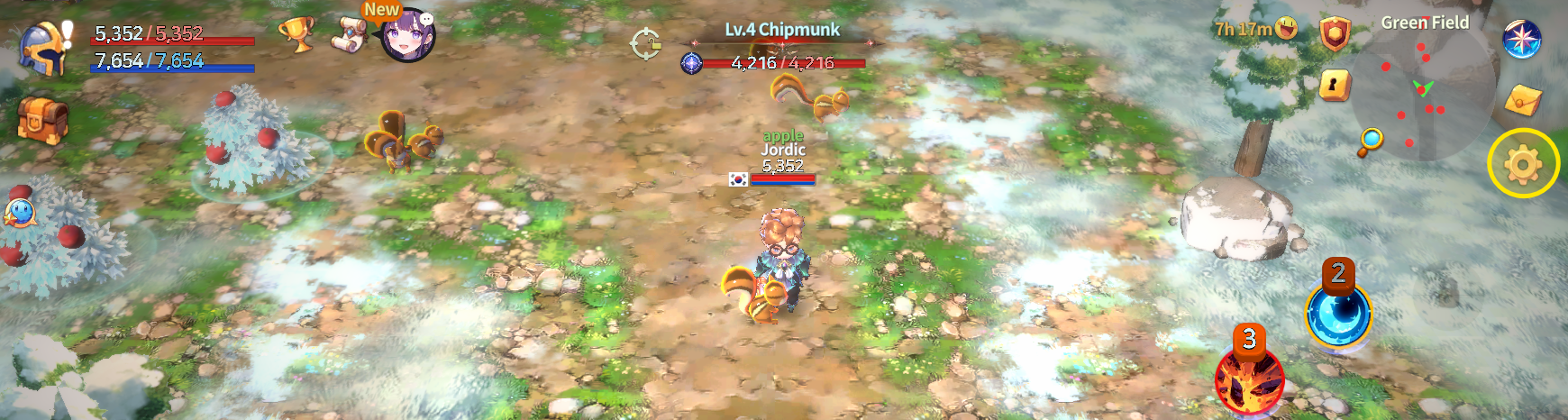
Task: Toggle the target lock crosshair icon
Action: (645, 43)
